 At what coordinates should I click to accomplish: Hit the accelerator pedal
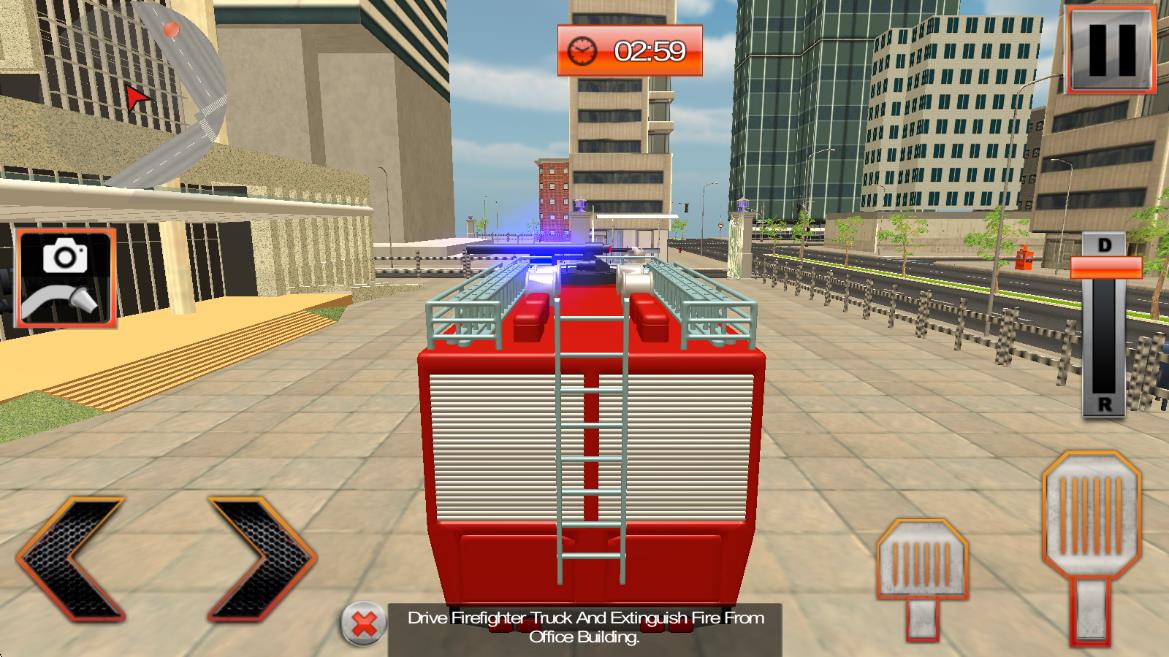[x=1091, y=541]
